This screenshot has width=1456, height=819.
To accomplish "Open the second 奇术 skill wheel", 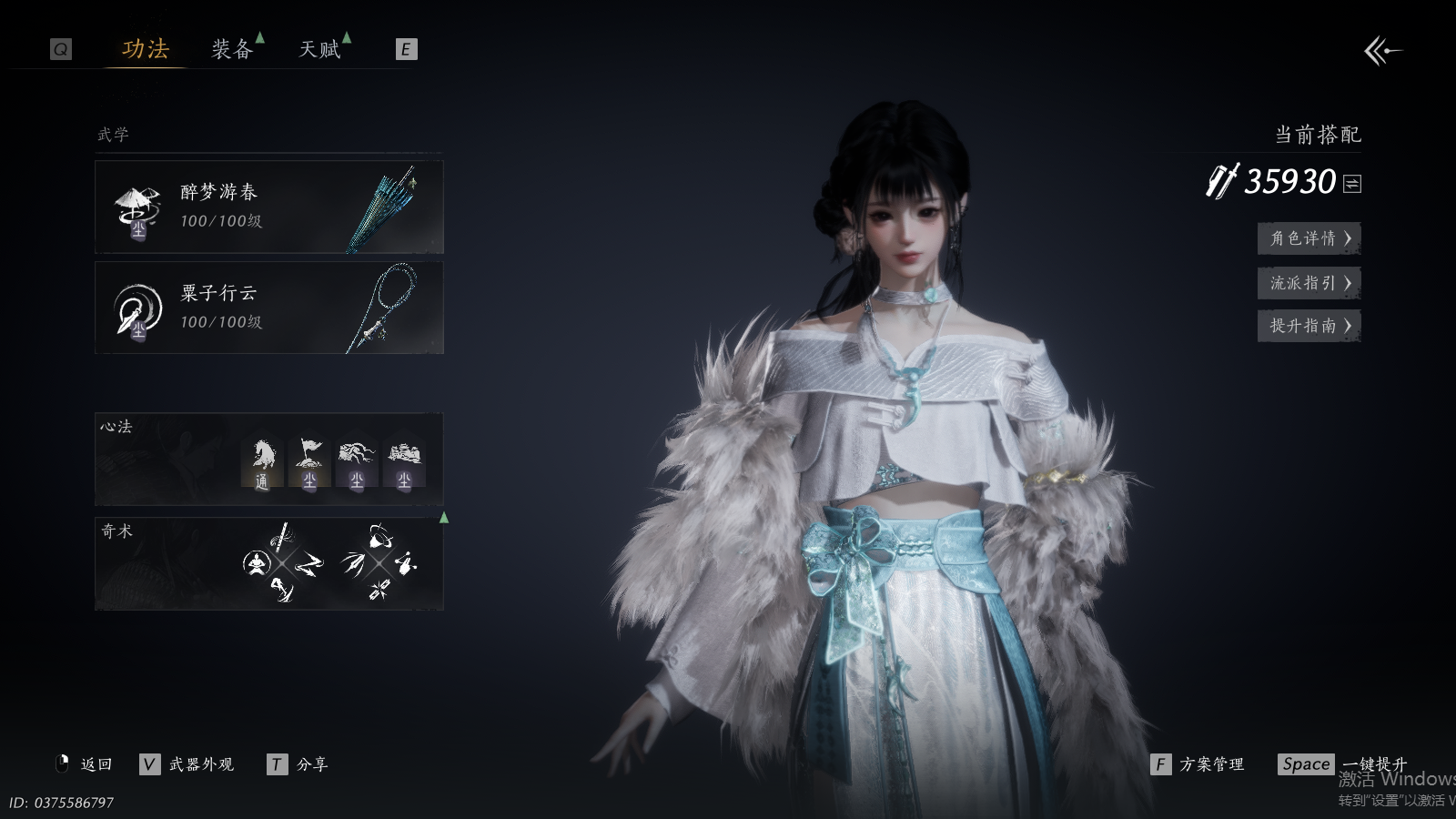I will (x=379, y=563).
